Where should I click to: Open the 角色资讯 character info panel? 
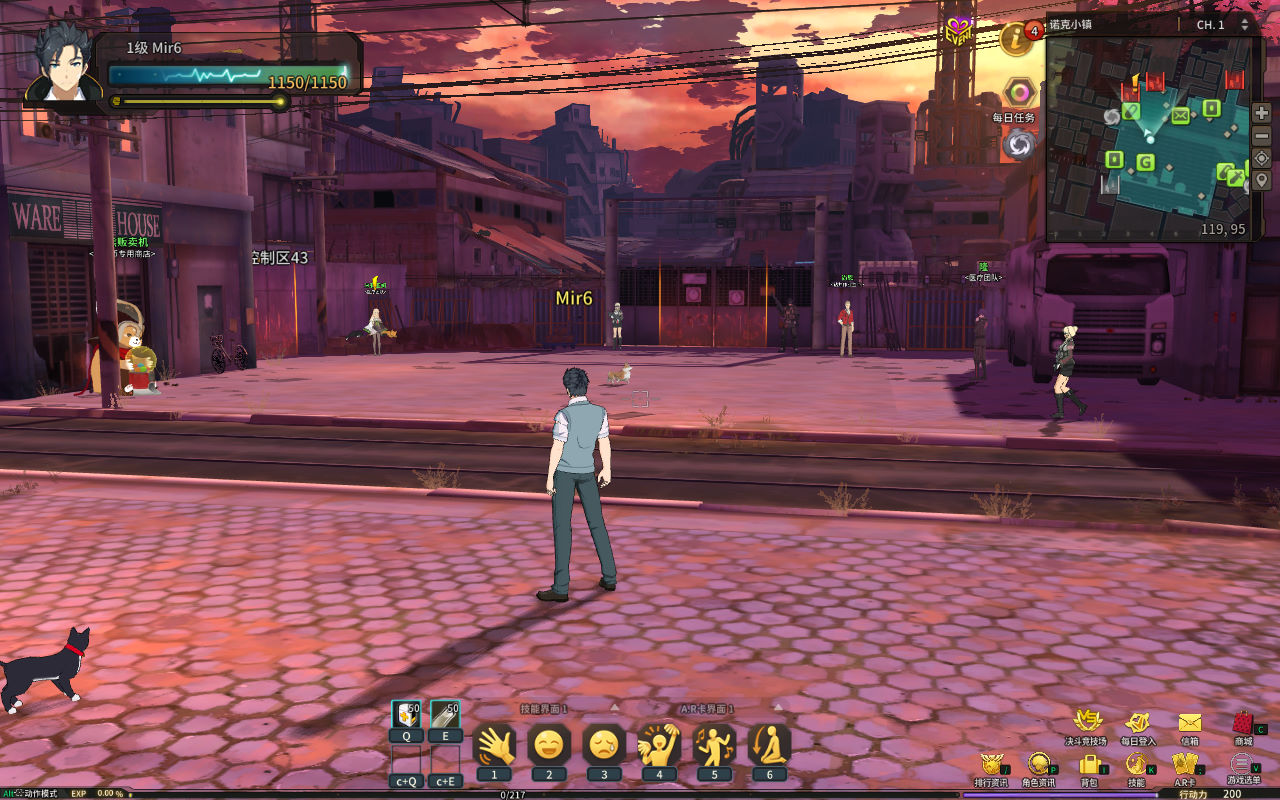tap(1039, 764)
